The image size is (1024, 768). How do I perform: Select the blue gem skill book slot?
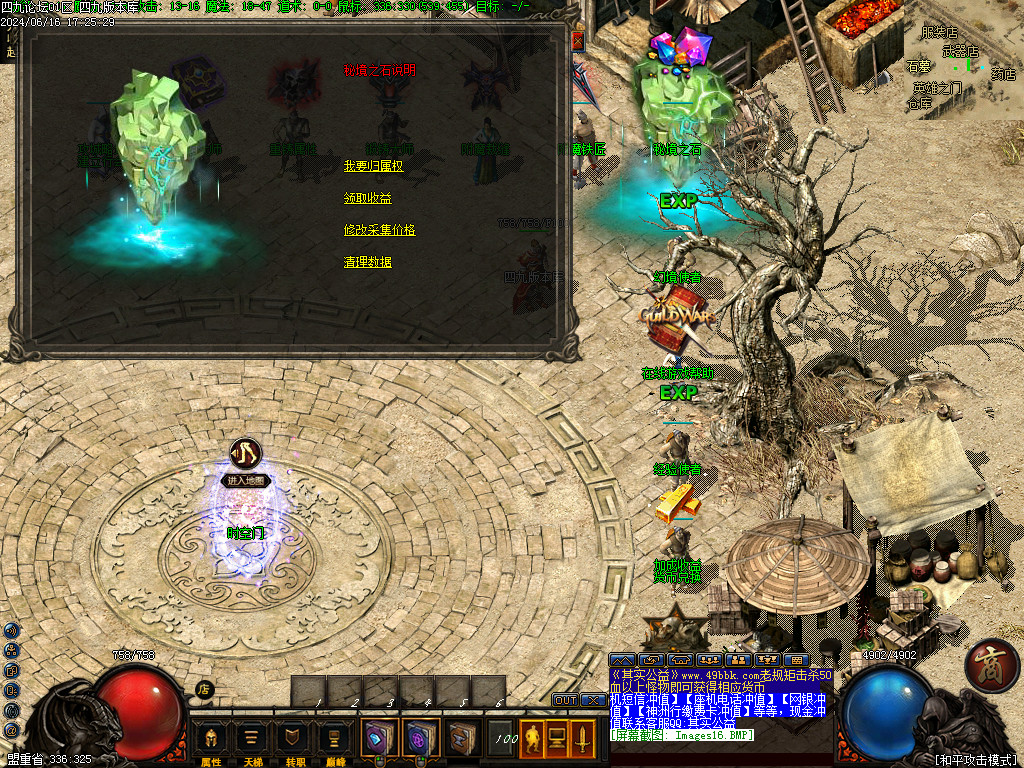point(380,738)
